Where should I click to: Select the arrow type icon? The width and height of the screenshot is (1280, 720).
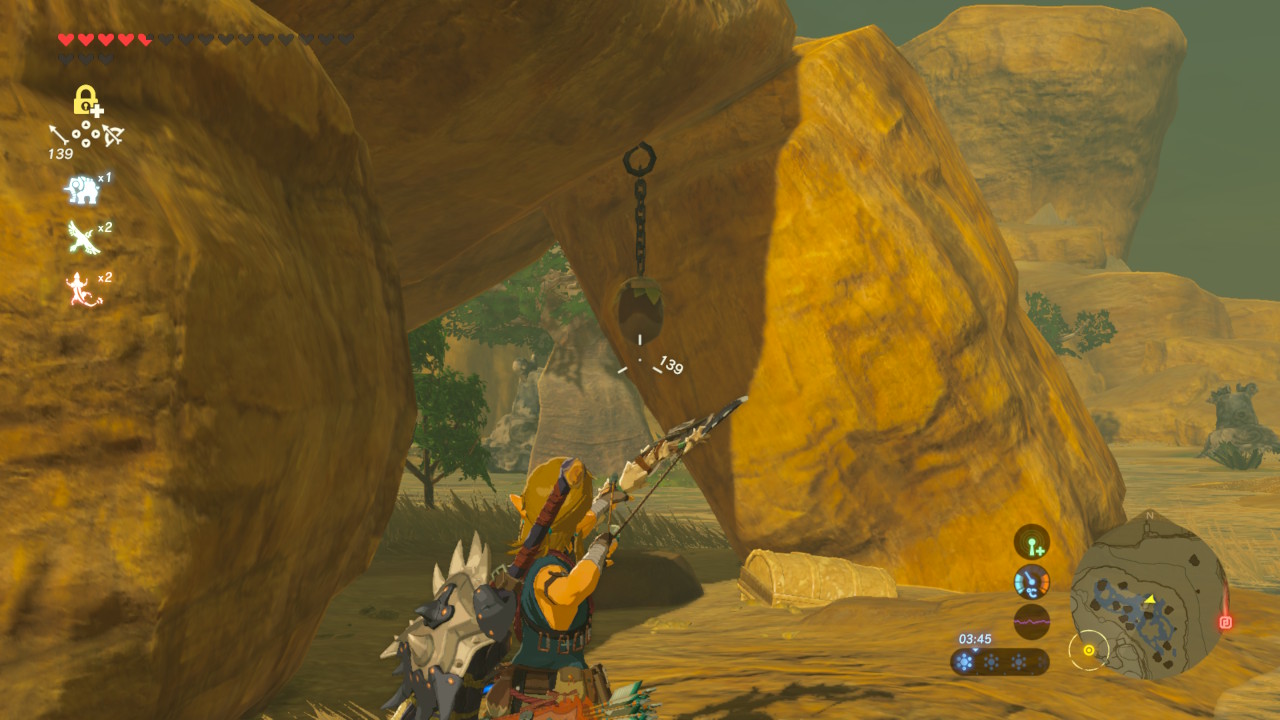tap(59, 134)
